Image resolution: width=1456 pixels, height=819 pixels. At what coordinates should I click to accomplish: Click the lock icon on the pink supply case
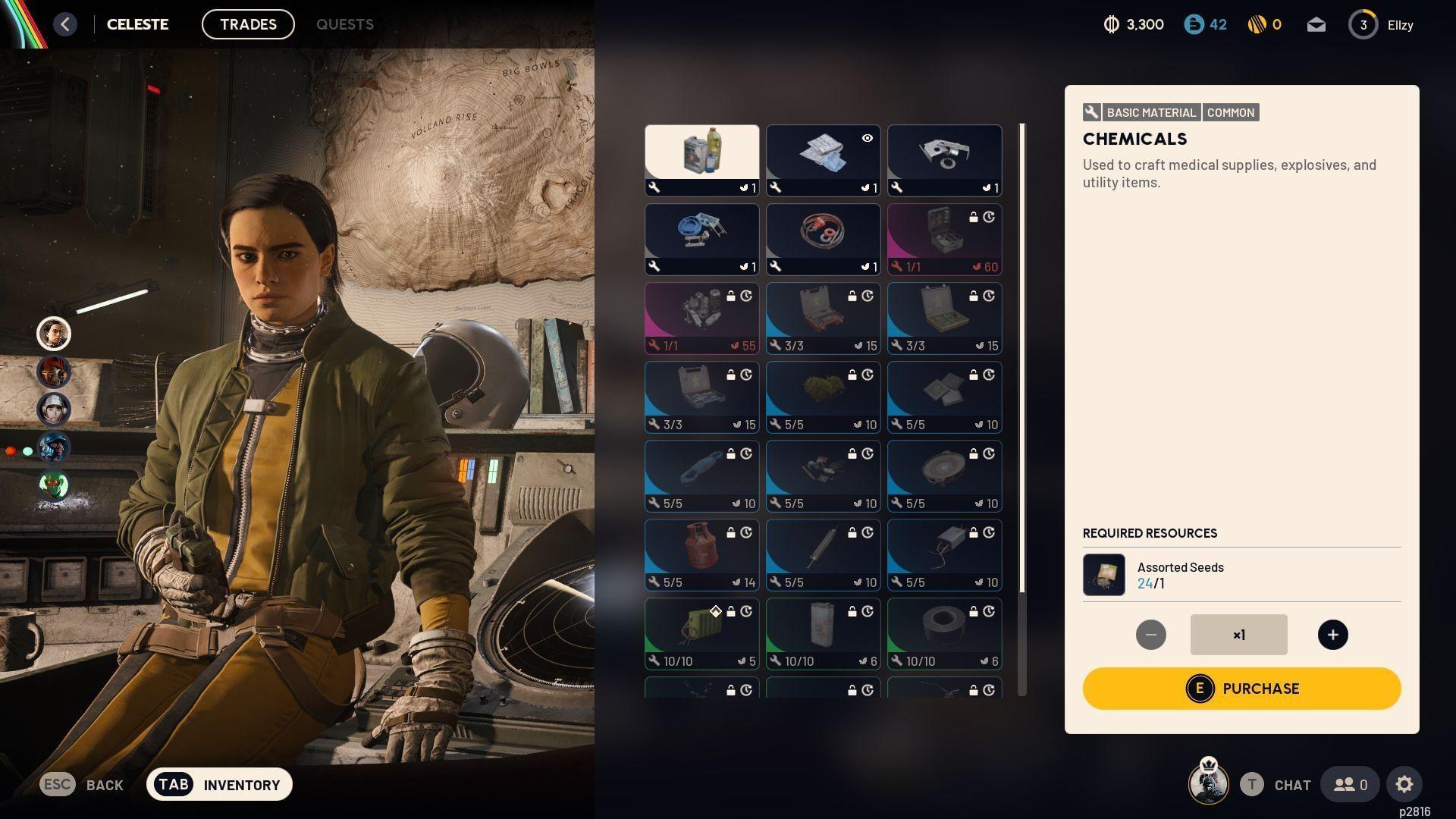[974, 216]
